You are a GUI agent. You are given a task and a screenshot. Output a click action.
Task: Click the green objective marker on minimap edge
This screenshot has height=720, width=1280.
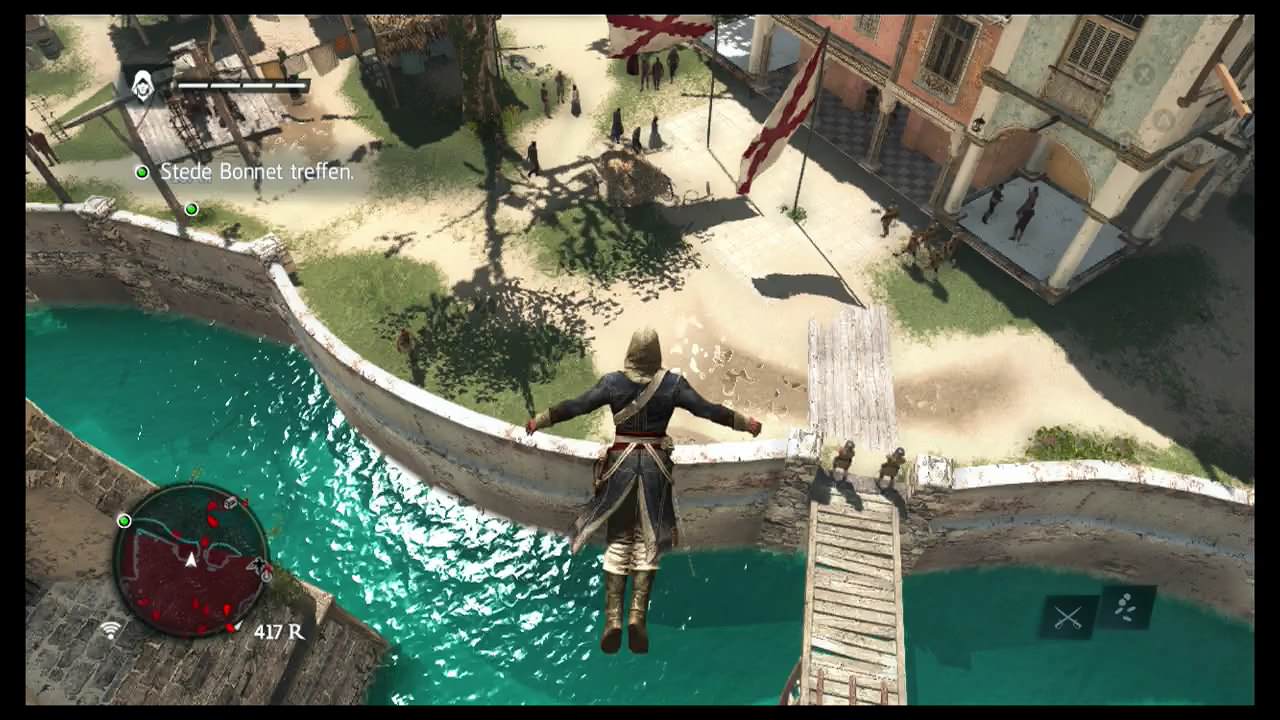click(124, 521)
